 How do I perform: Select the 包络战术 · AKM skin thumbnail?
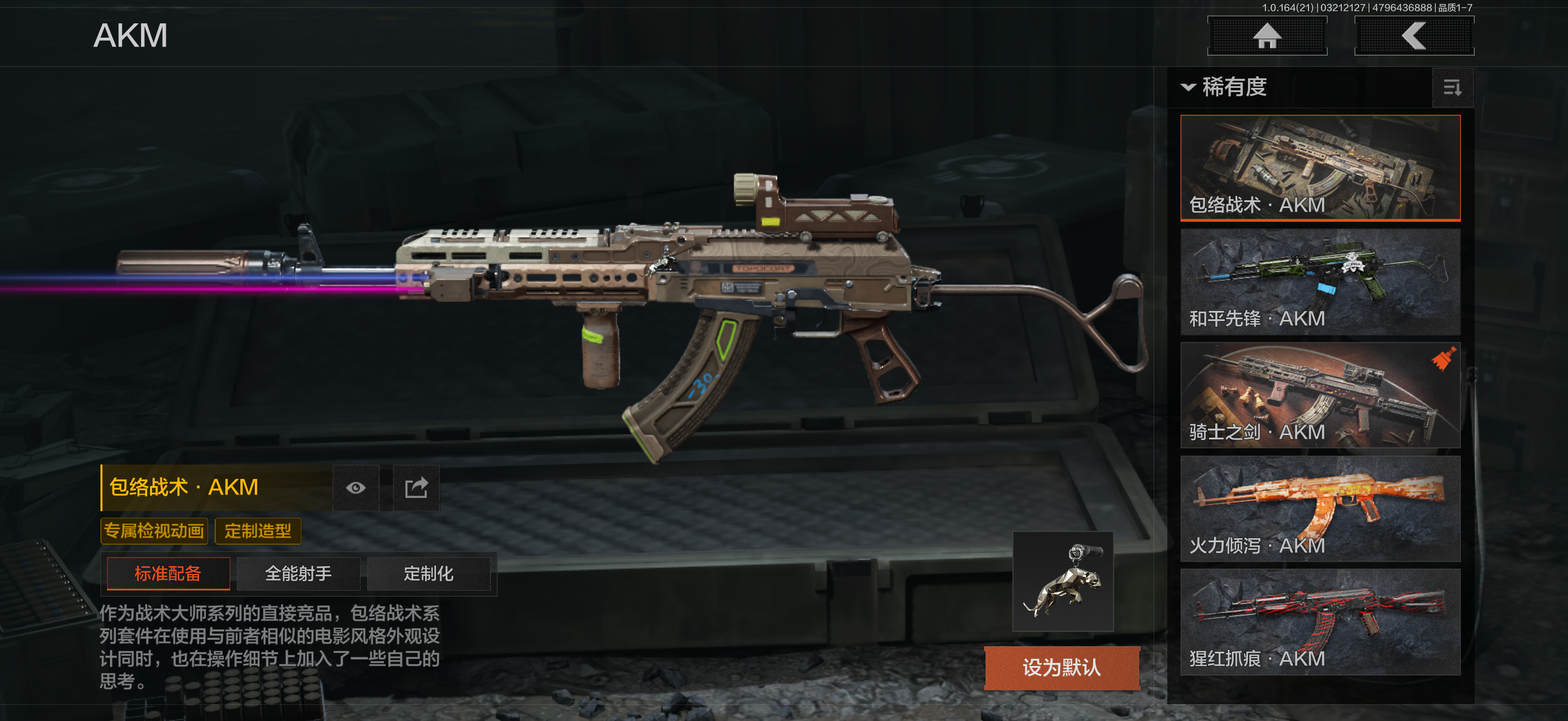click(x=1320, y=167)
